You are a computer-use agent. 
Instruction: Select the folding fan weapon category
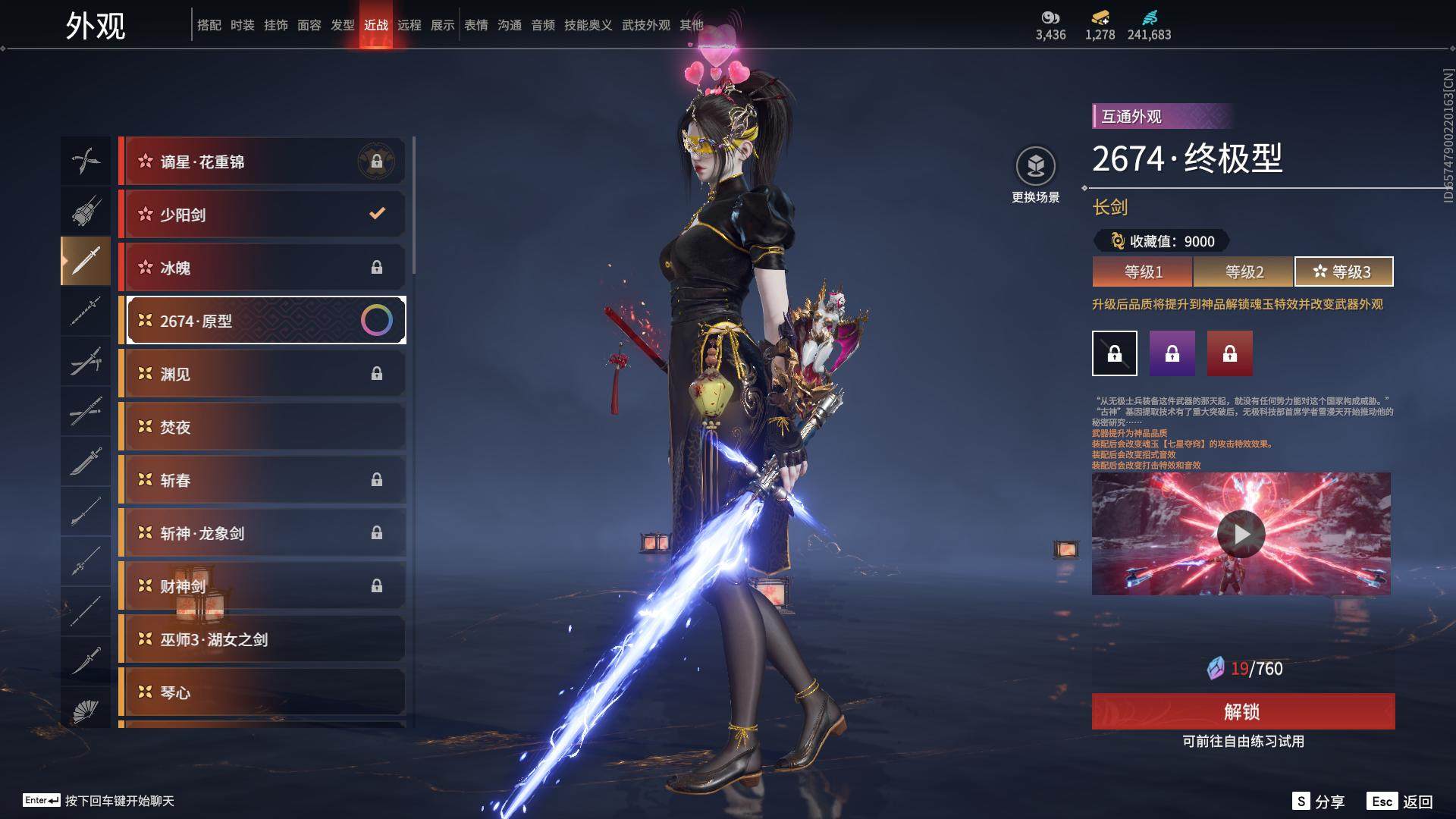pyautogui.click(x=86, y=711)
